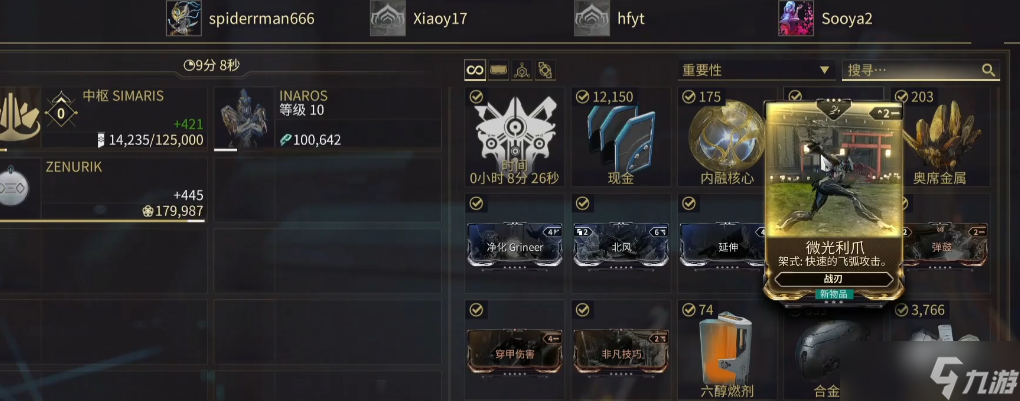
Task: Switch to the mod card filter tab
Action: [x=498, y=70]
